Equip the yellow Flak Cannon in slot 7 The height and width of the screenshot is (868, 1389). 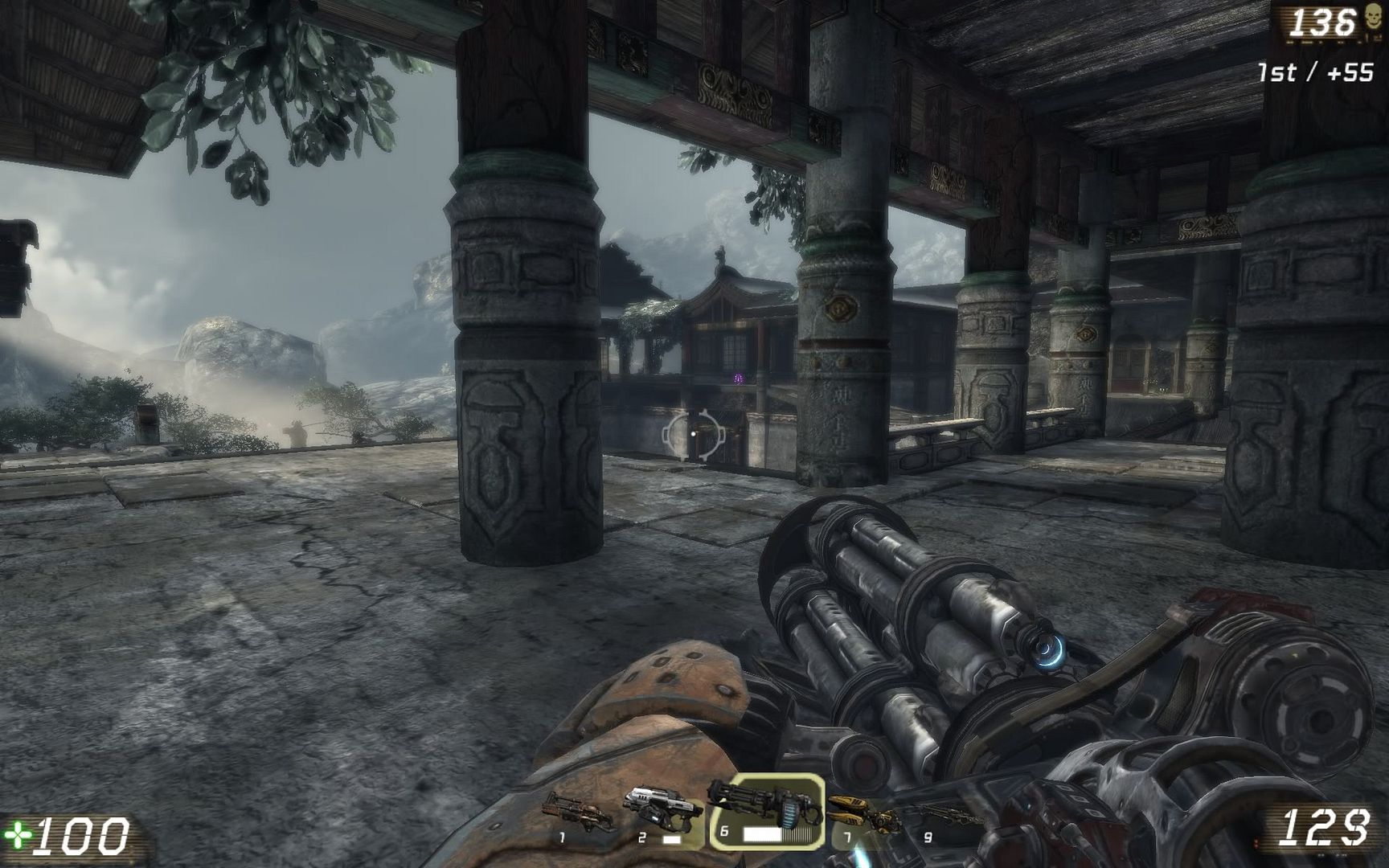(x=863, y=813)
